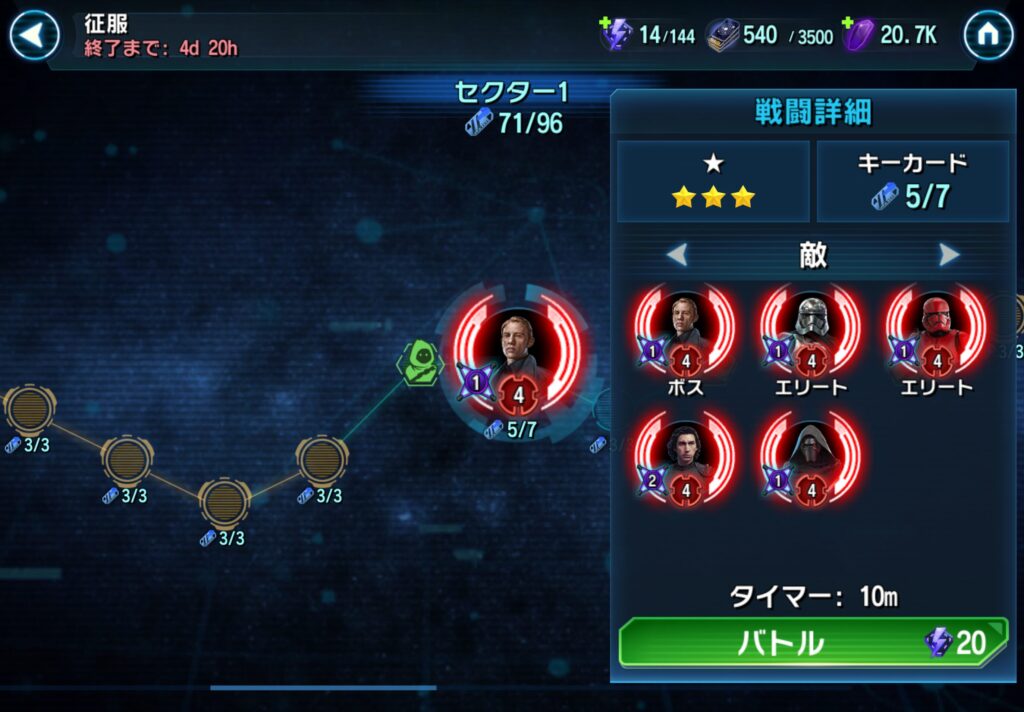Viewport: 1024px width, 712px height.
Task: Start the fight with the green バトル button
Action: [x=812, y=642]
